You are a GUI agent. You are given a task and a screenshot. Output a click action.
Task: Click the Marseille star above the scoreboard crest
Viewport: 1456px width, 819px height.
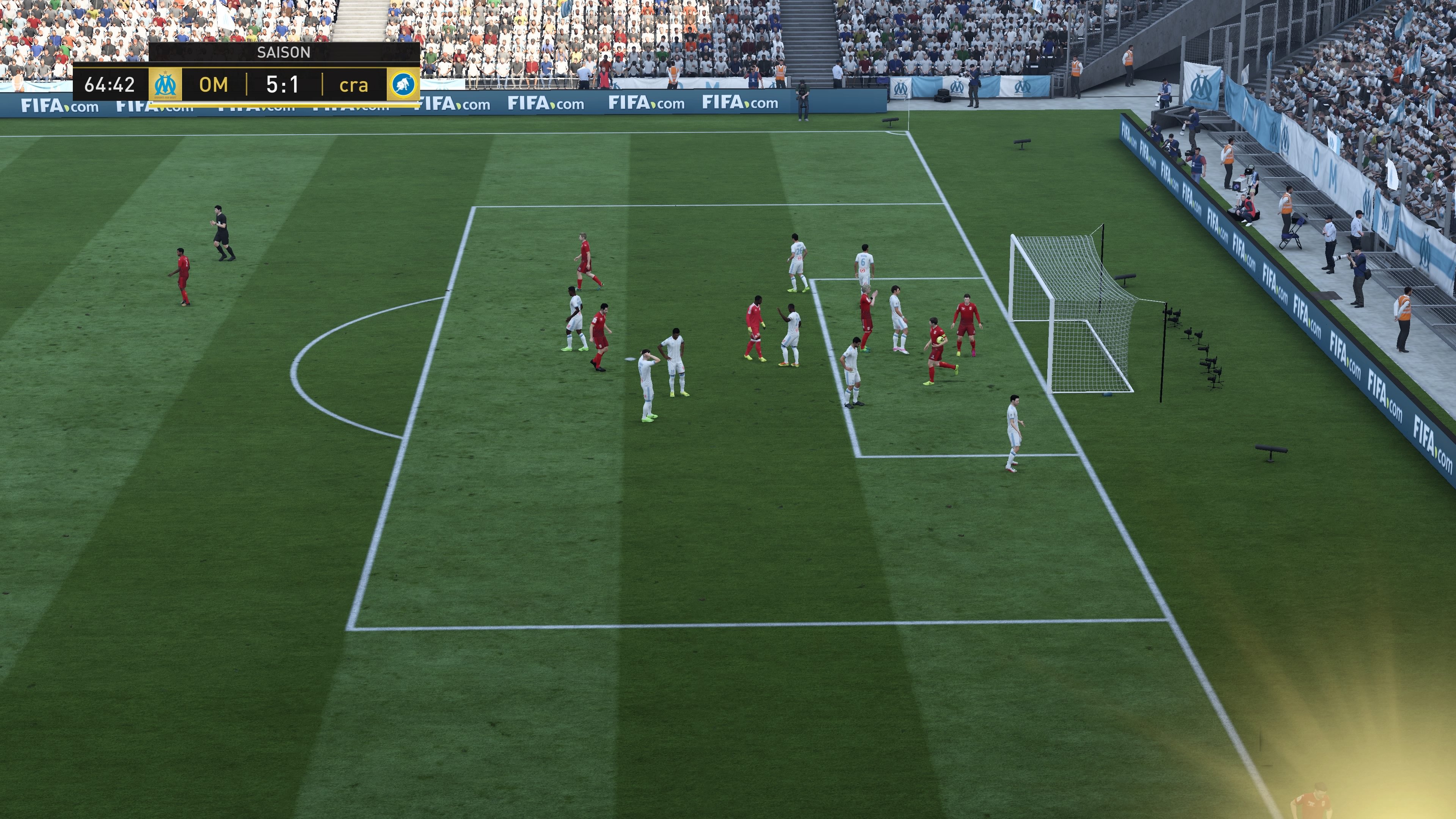pos(165,72)
